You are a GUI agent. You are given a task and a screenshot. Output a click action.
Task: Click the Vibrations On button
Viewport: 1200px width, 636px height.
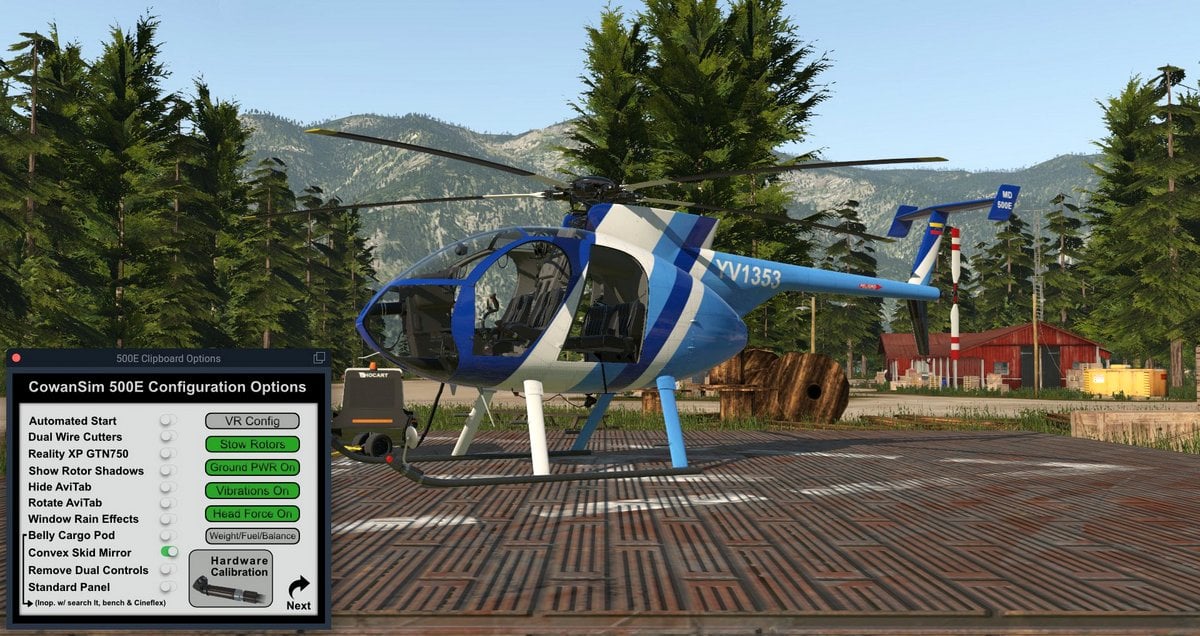(252, 490)
